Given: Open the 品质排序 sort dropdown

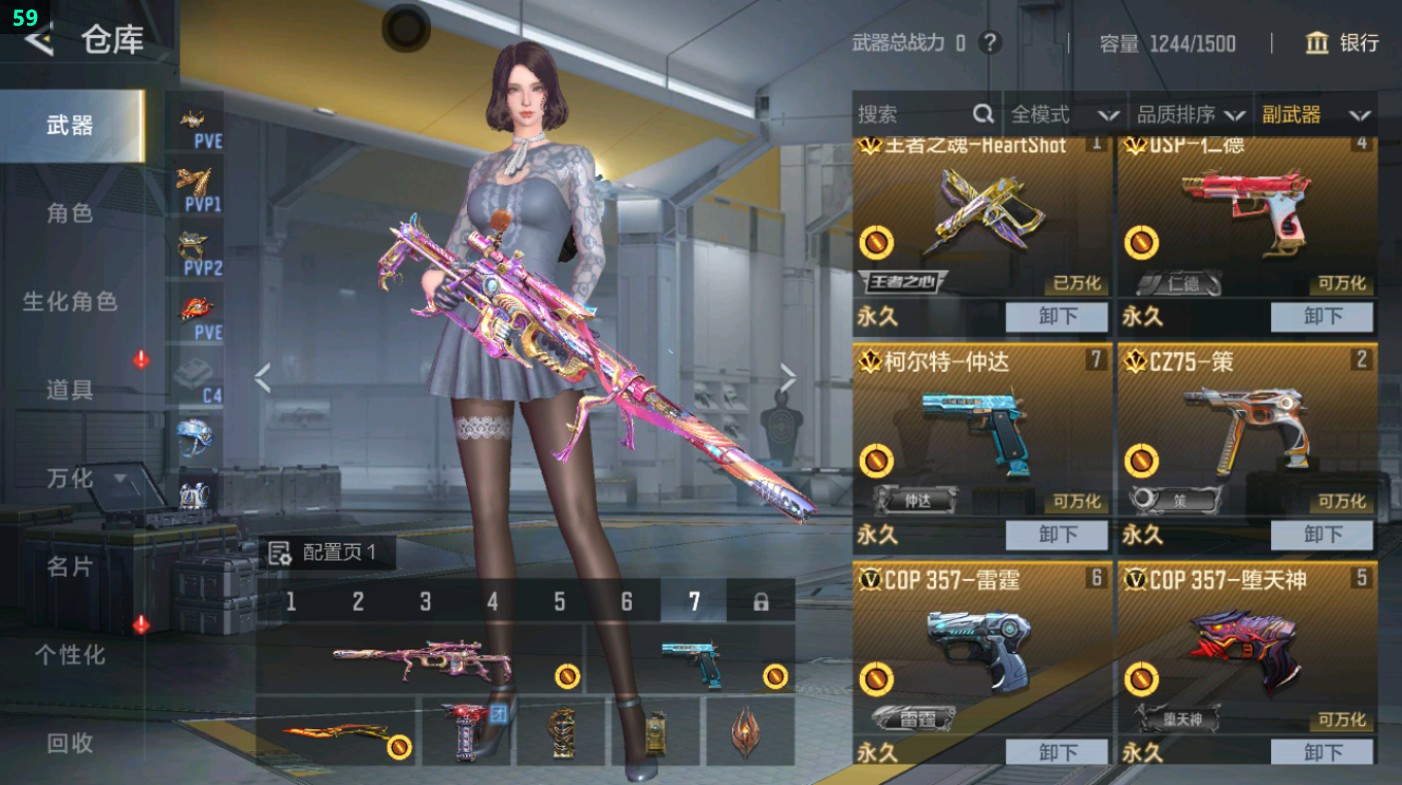Looking at the screenshot, I should point(1190,115).
